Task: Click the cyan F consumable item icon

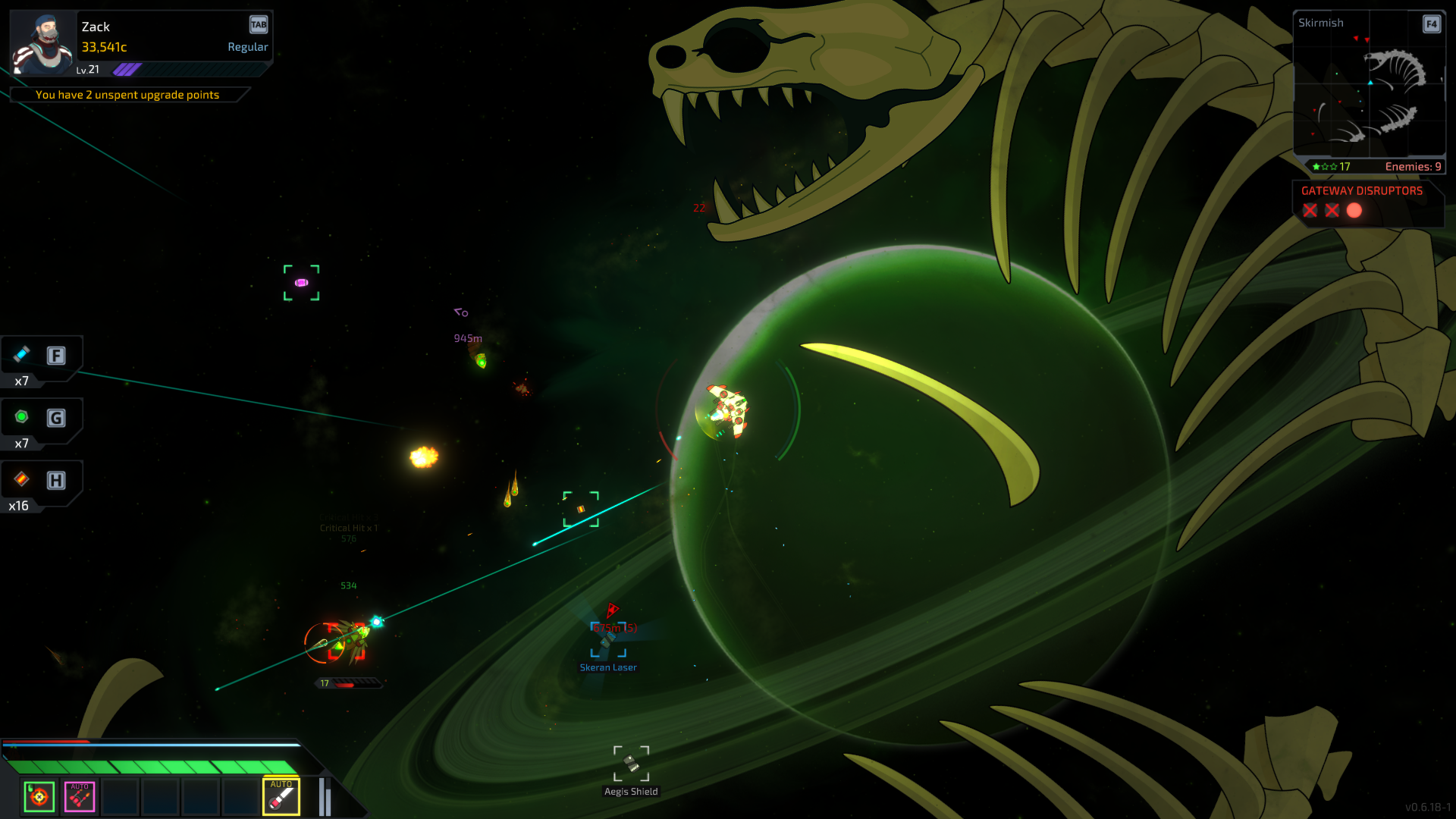Action: click(22, 353)
